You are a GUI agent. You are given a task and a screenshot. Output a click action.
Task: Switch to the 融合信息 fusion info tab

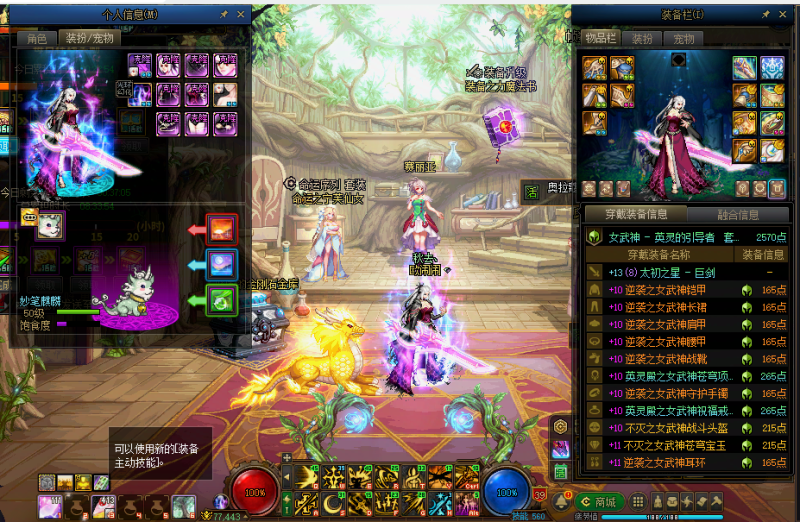[738, 214]
